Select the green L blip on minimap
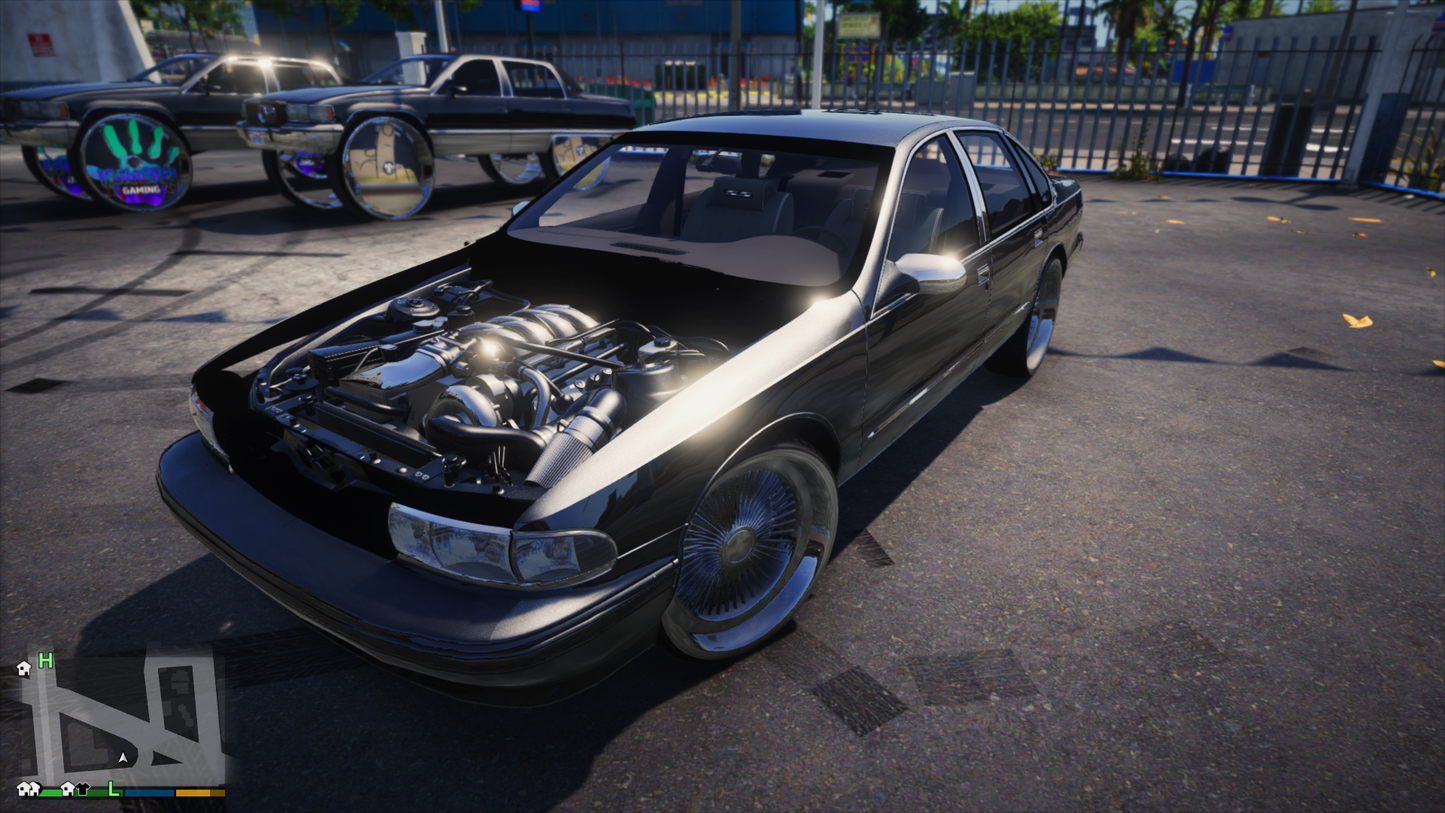The width and height of the screenshot is (1445, 813). (x=114, y=790)
